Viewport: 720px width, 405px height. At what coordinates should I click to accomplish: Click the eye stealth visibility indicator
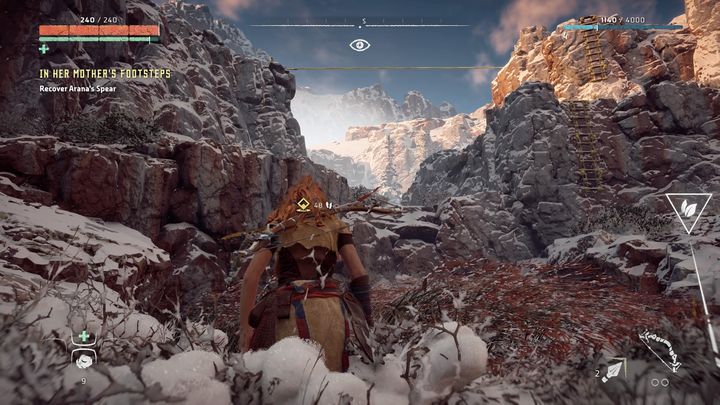click(x=359, y=45)
